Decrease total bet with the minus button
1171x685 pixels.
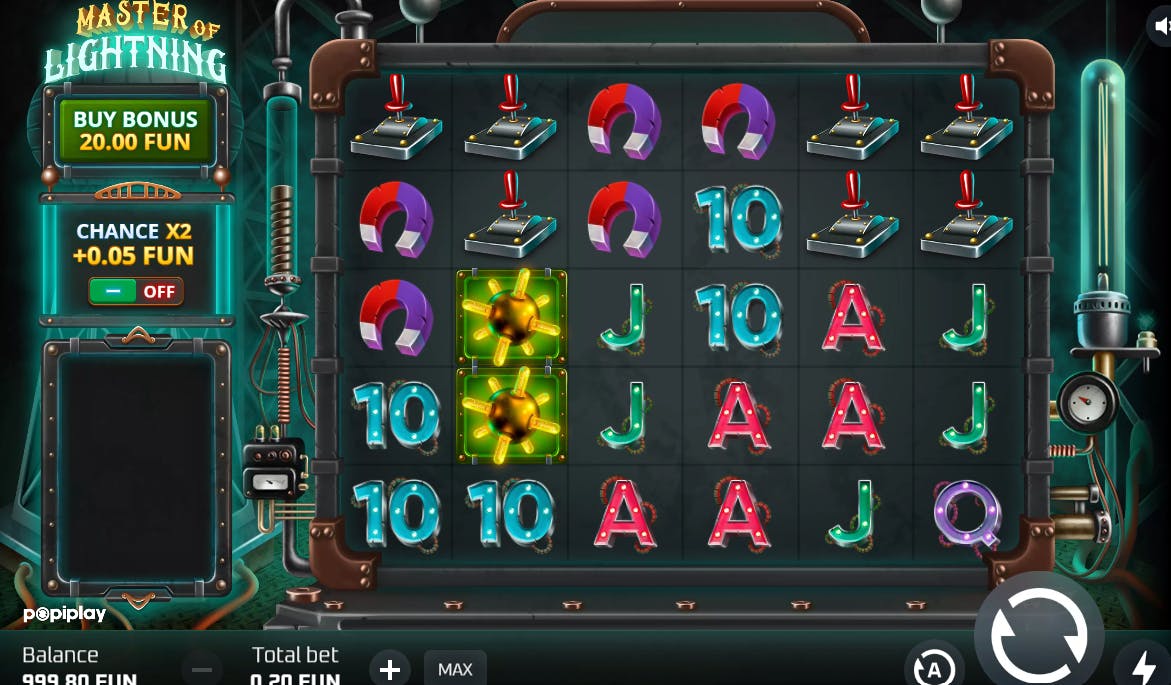click(x=202, y=668)
